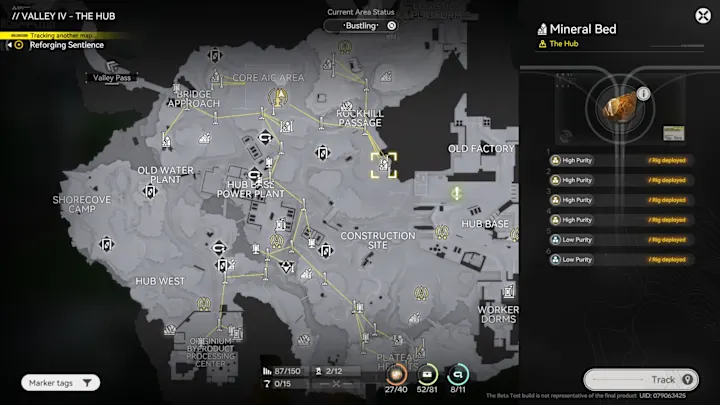The width and height of the screenshot is (720, 405).
Task: Select the highlighted mineral bed map marker
Action: pos(384,165)
